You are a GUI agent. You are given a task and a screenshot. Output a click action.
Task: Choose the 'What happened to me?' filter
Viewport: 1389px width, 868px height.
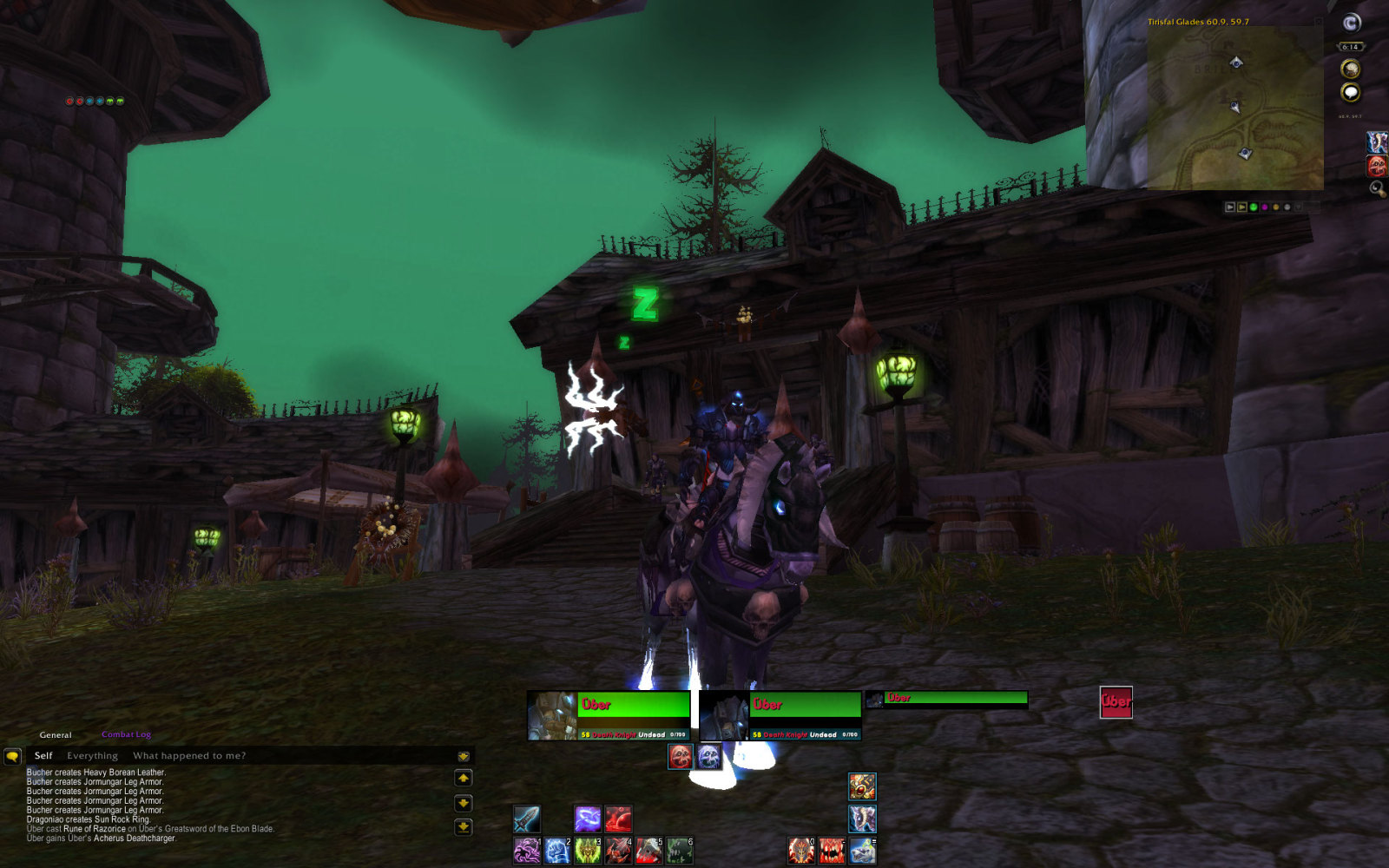(x=189, y=755)
